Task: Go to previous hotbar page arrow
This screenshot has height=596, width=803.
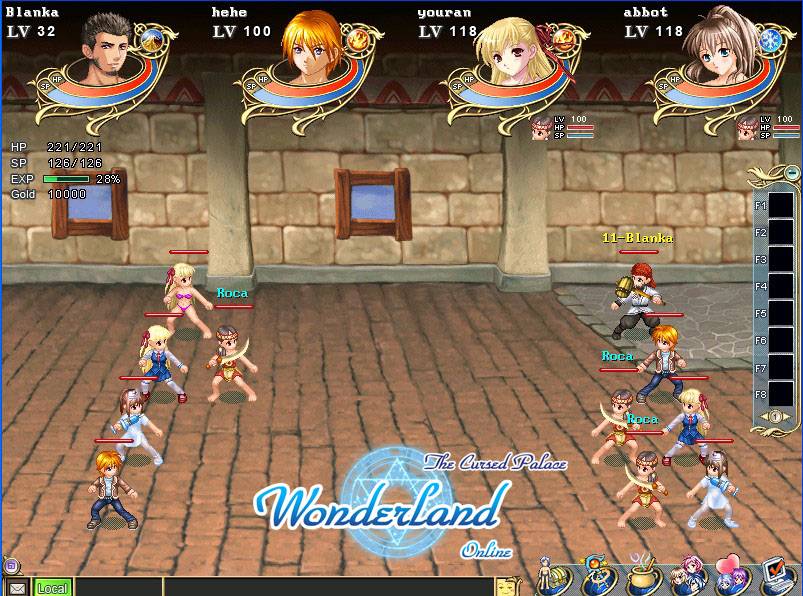Action: coord(762,416)
